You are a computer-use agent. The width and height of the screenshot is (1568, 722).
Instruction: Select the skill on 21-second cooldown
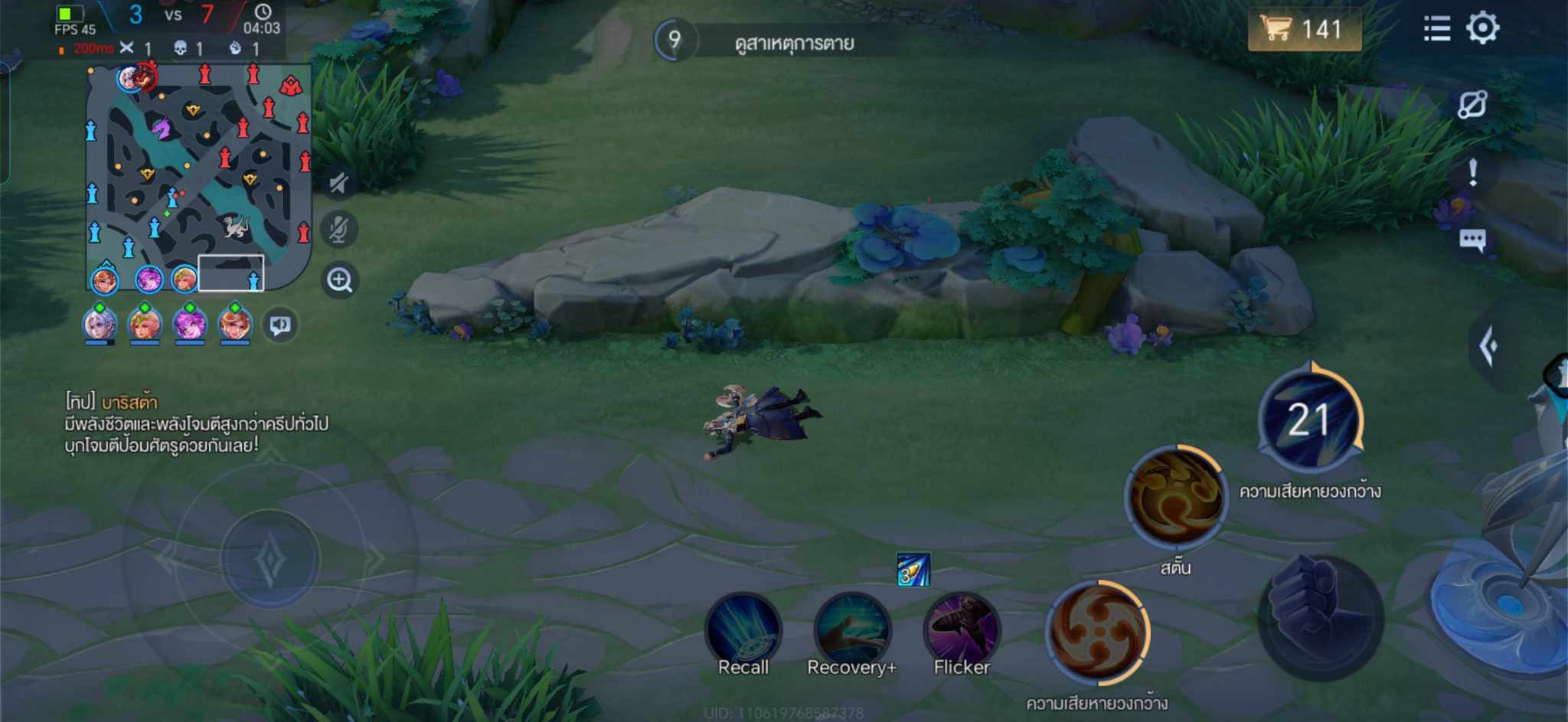(1310, 420)
